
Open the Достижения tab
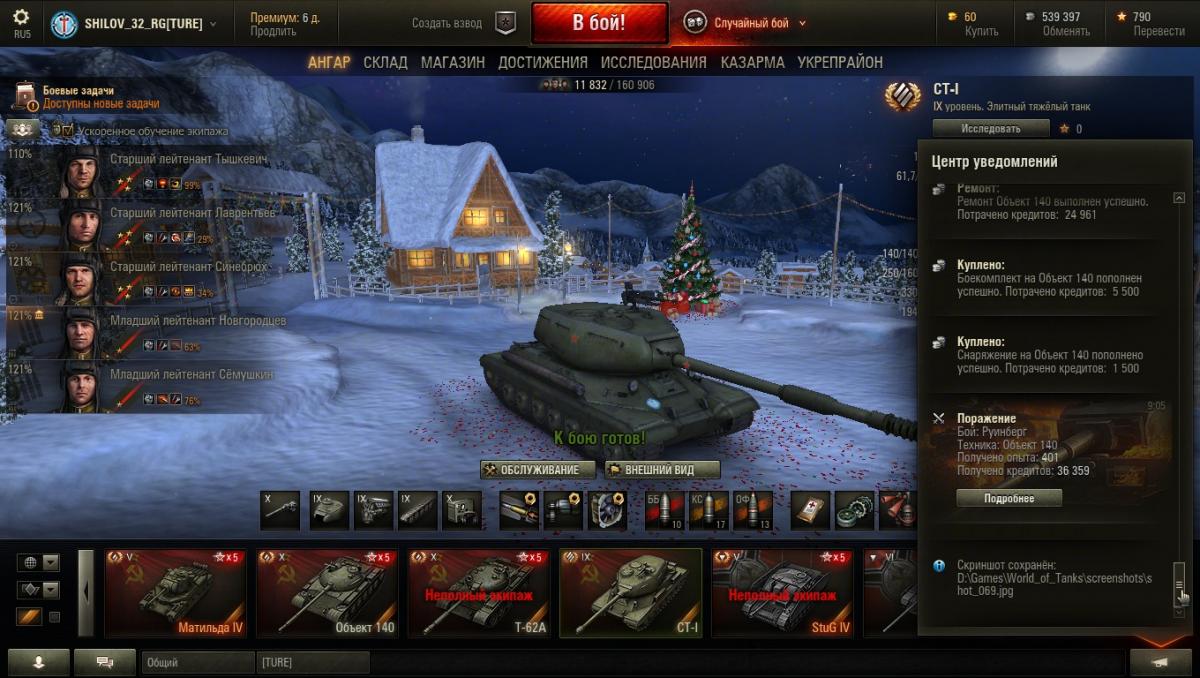[x=543, y=62]
